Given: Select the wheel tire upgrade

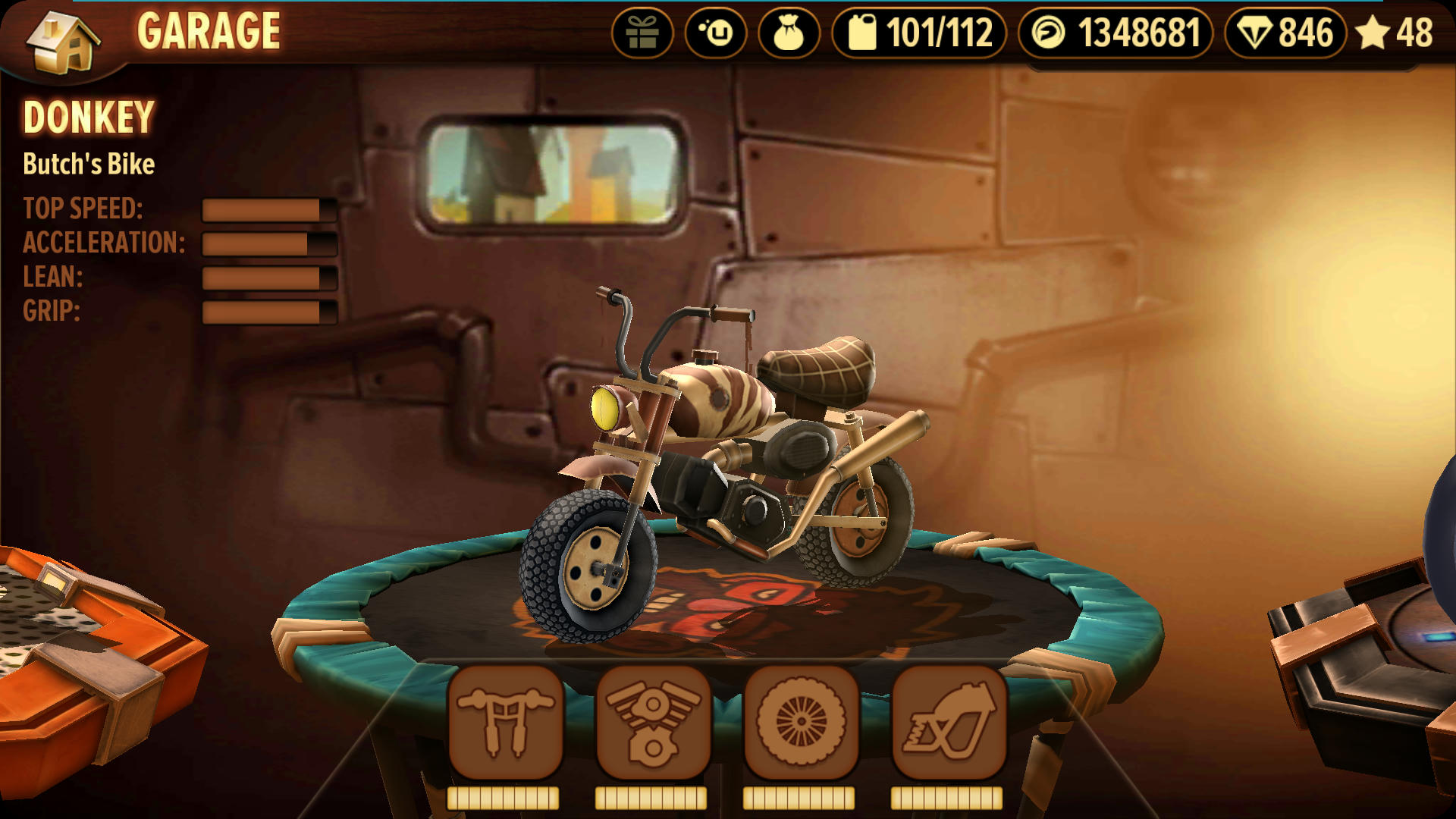Looking at the screenshot, I should 801,723.
